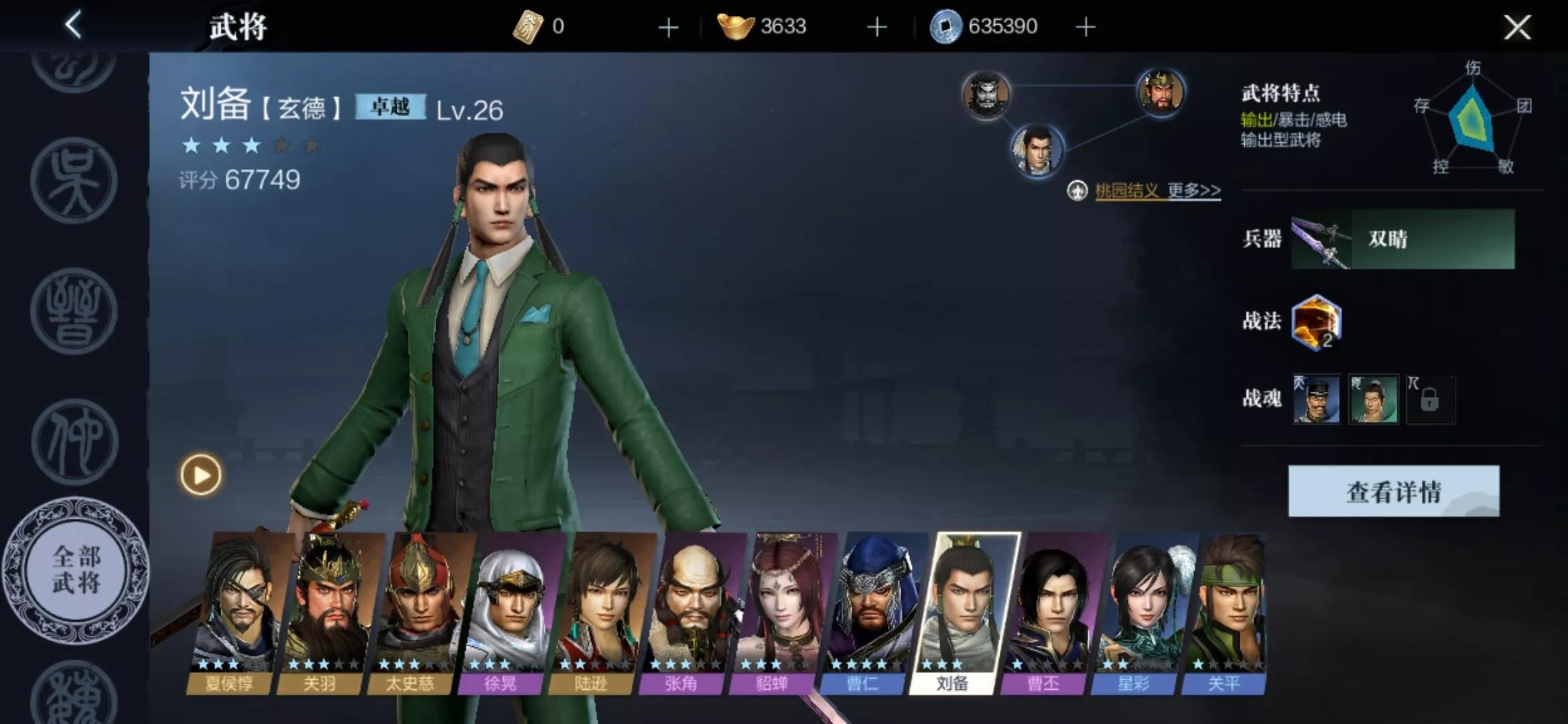This screenshot has height=724, width=1568.
Task: Open the 查看详情 details button
Action: [1393, 491]
